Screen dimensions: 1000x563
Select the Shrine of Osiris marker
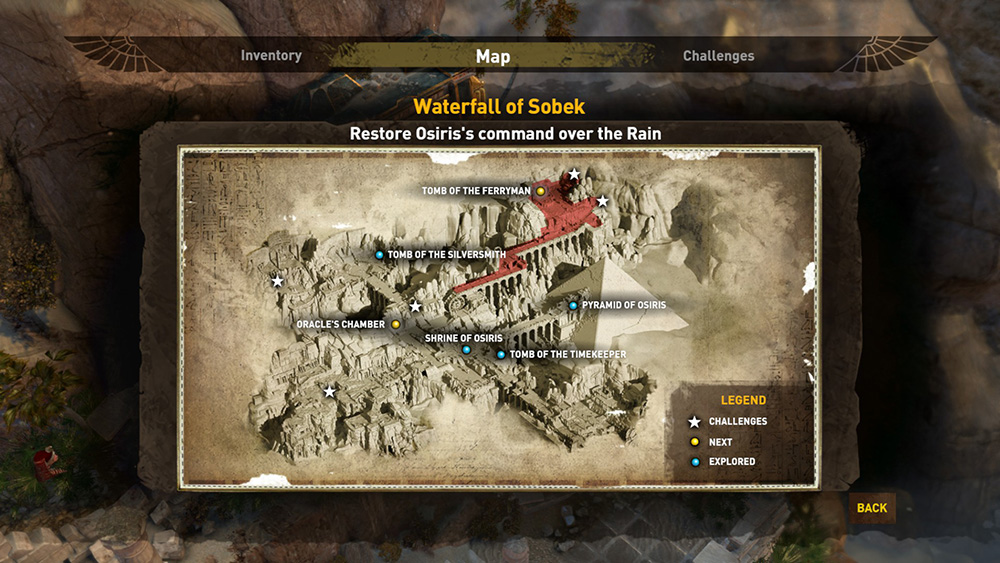tap(466, 350)
